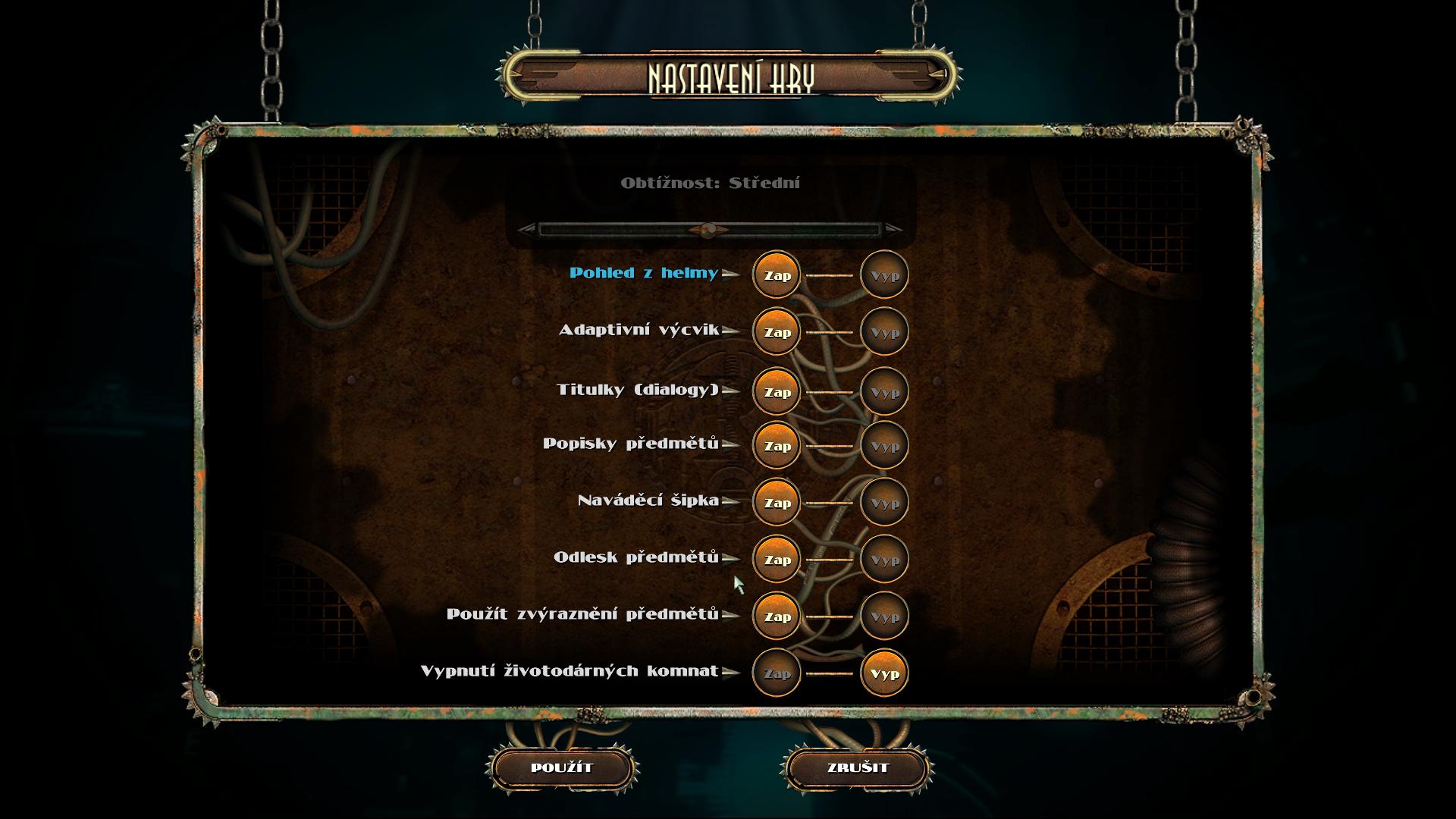Turn off Naváděcí šipka via Vyp

point(884,503)
